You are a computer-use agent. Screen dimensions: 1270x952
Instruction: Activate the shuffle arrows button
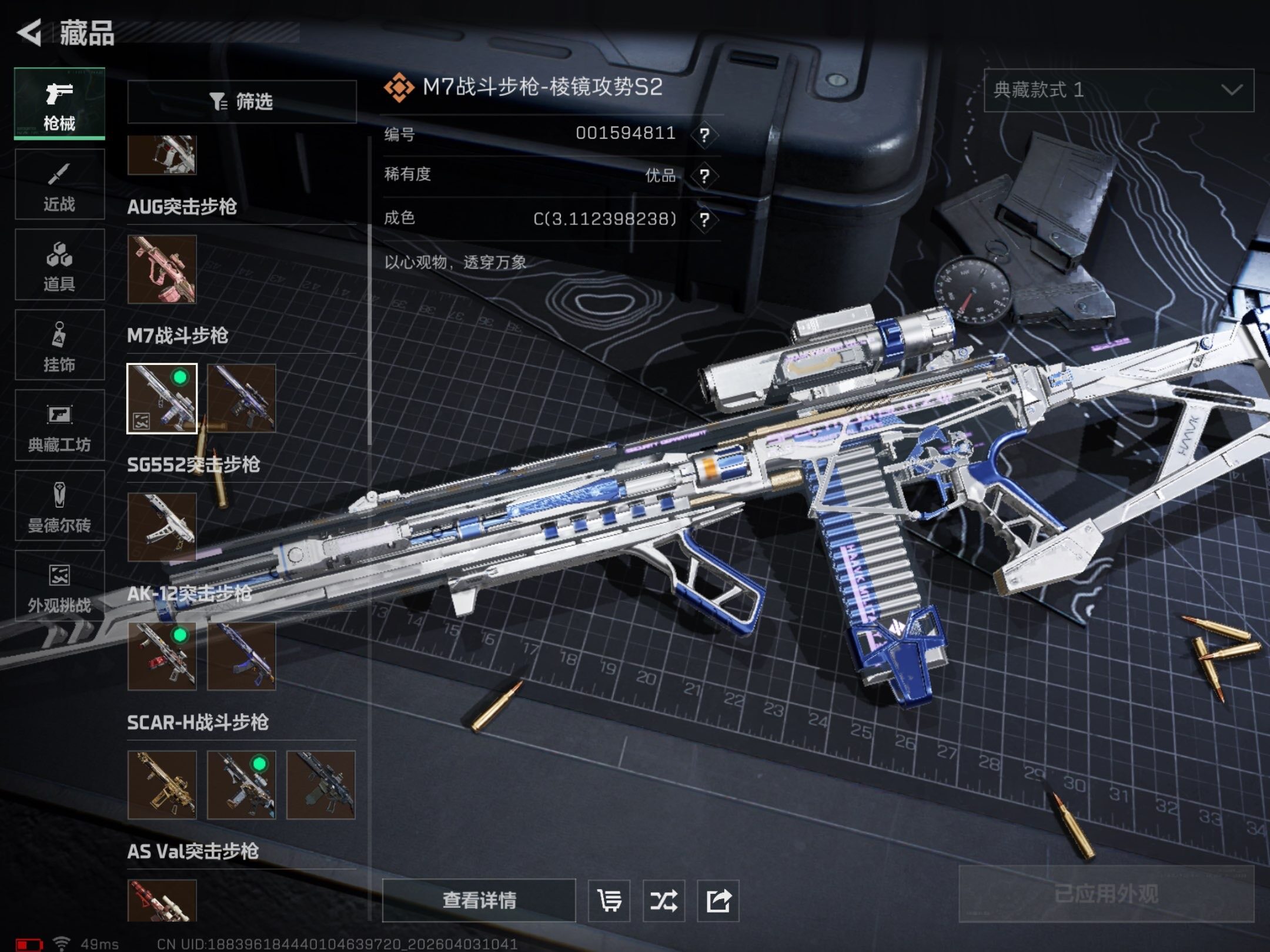pyautogui.click(x=664, y=900)
